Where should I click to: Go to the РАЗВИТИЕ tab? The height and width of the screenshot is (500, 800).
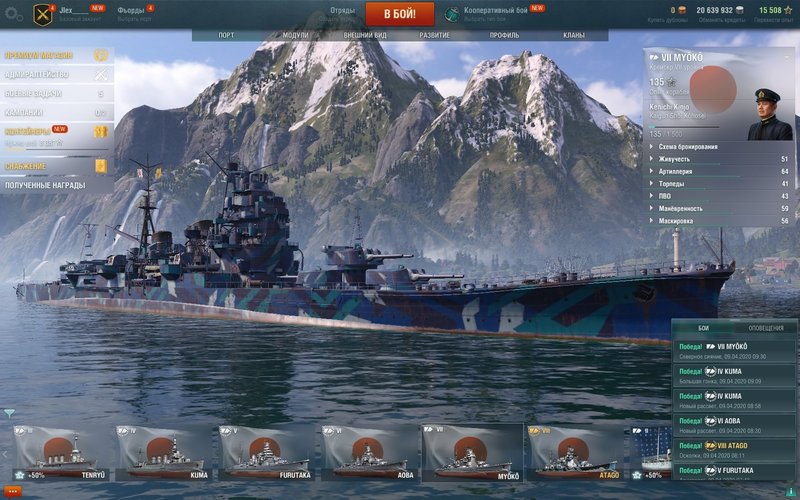click(434, 35)
